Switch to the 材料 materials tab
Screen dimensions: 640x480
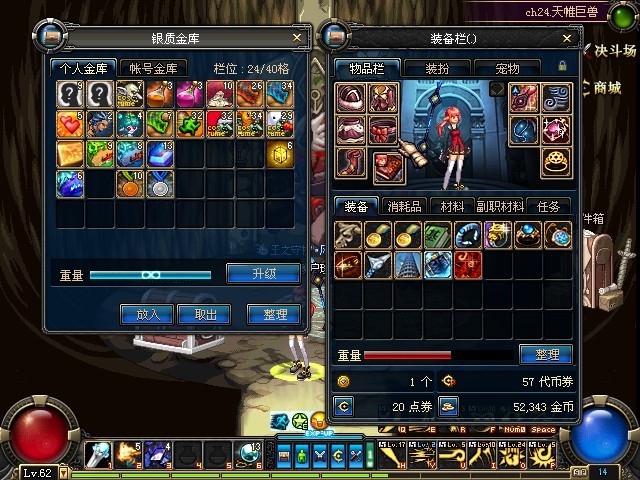click(x=452, y=206)
